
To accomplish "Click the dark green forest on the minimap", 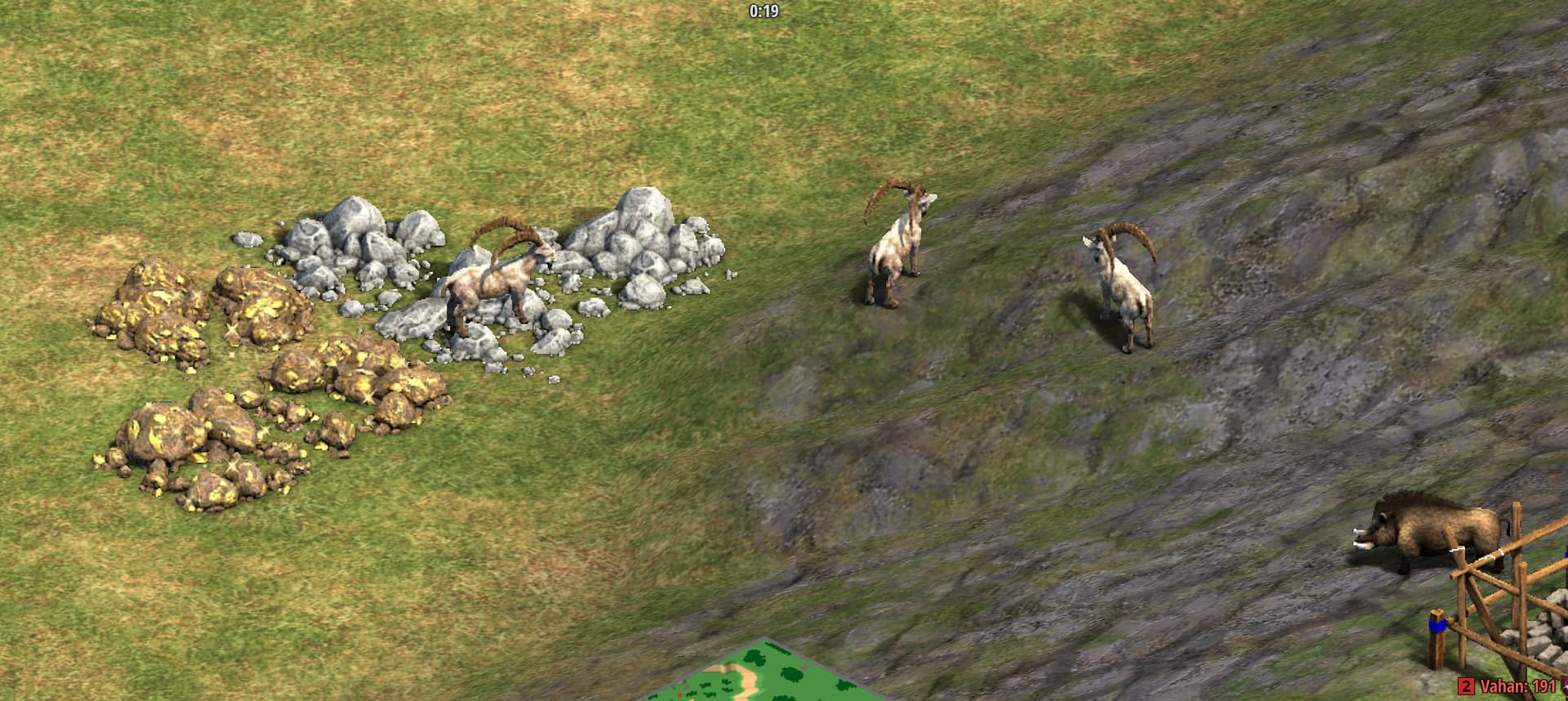I will (x=755, y=658).
